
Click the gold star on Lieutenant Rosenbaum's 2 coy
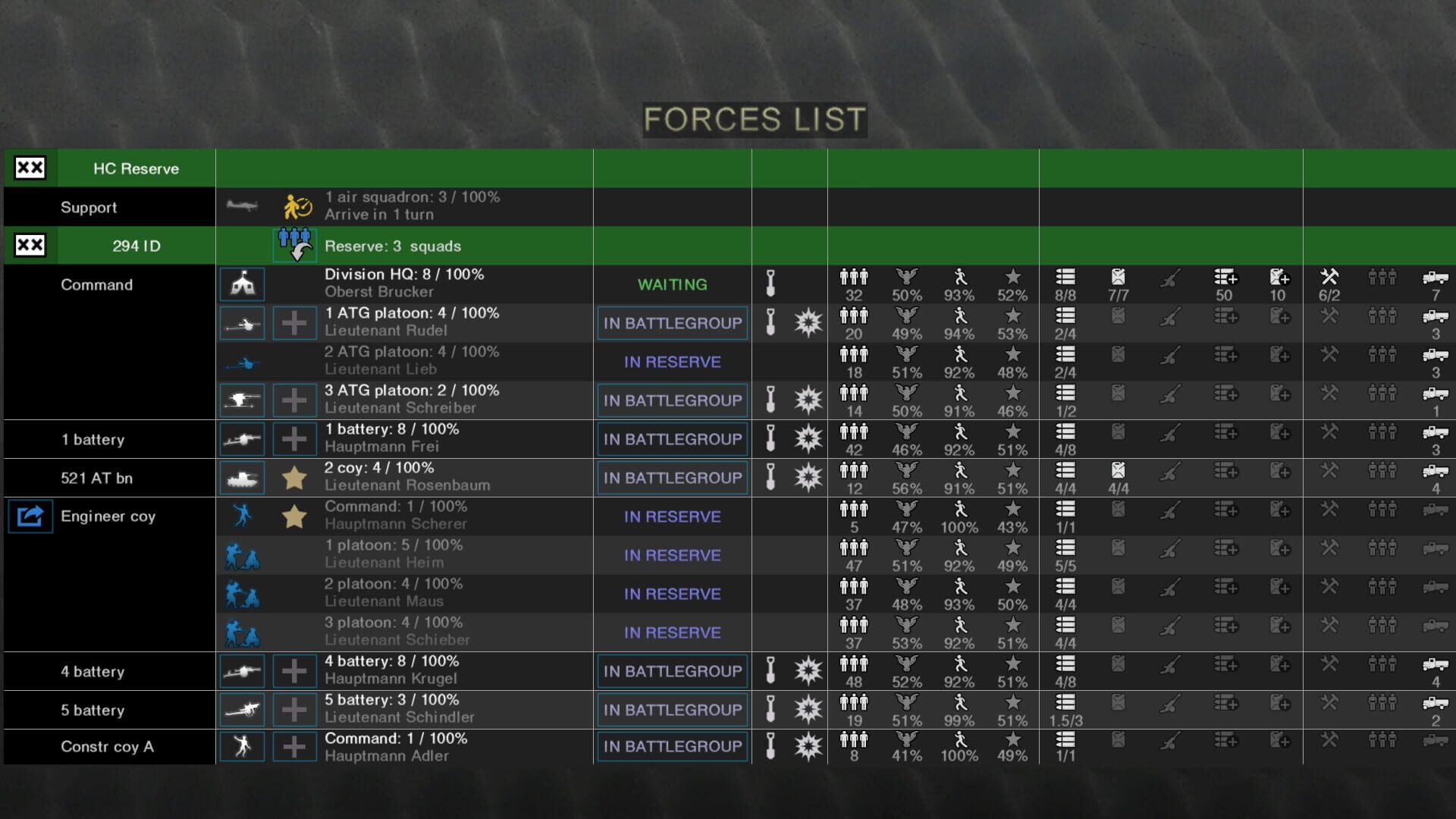click(294, 477)
